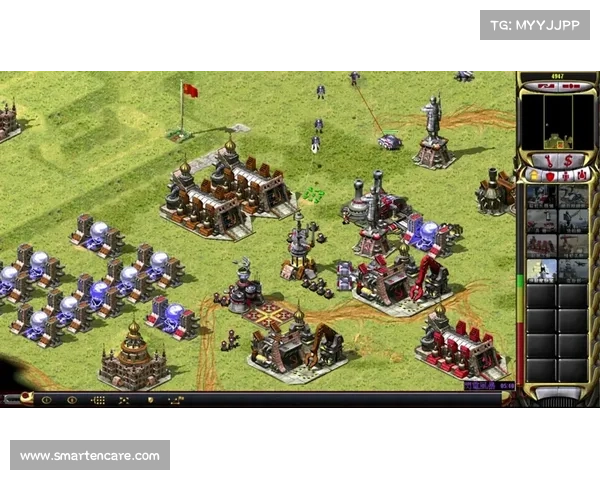Screen dimensions: 600x480
Task: Open the www.smartencare.com watermark link
Action: coord(90,456)
